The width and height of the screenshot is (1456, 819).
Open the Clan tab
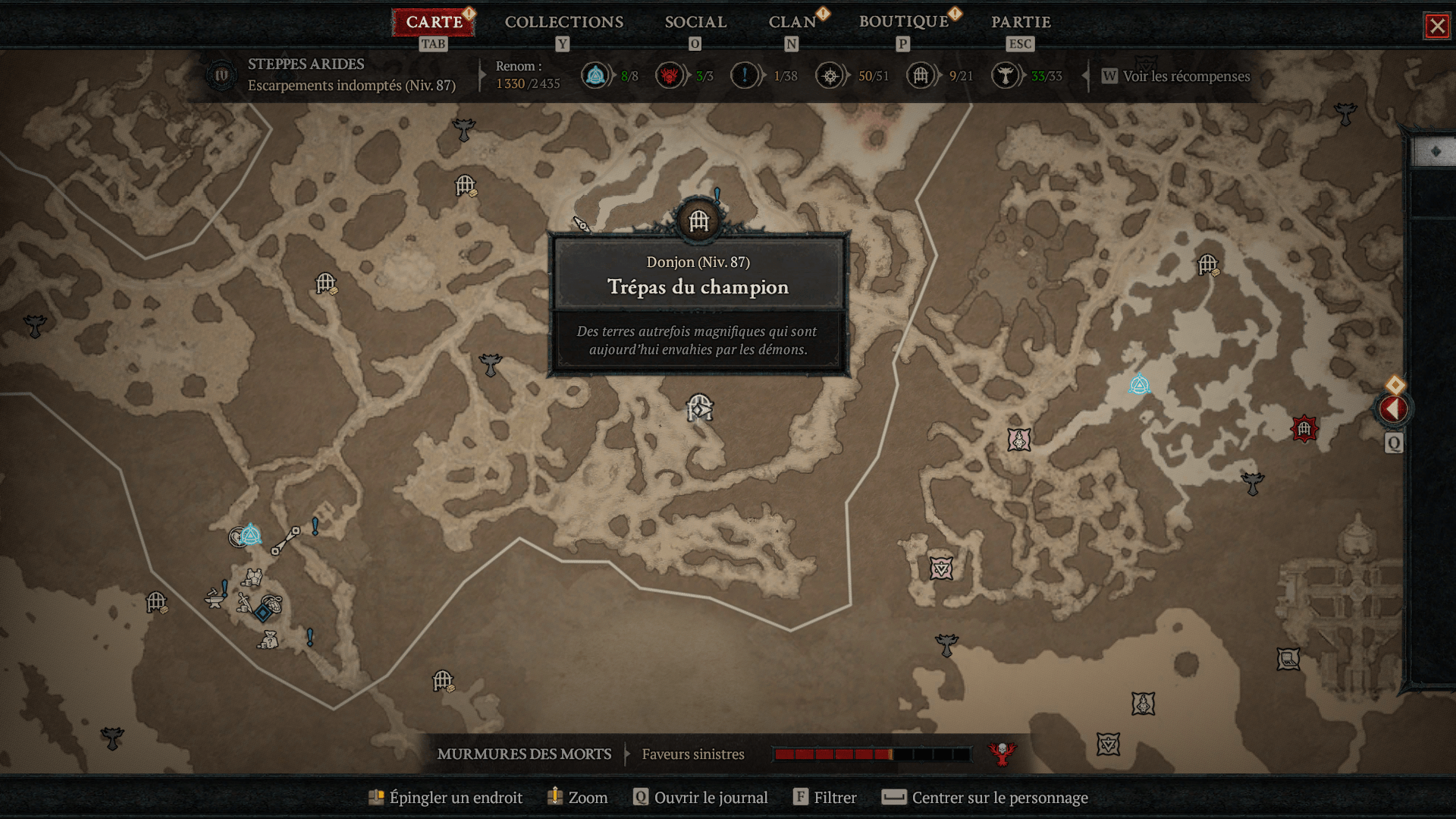pos(792,22)
